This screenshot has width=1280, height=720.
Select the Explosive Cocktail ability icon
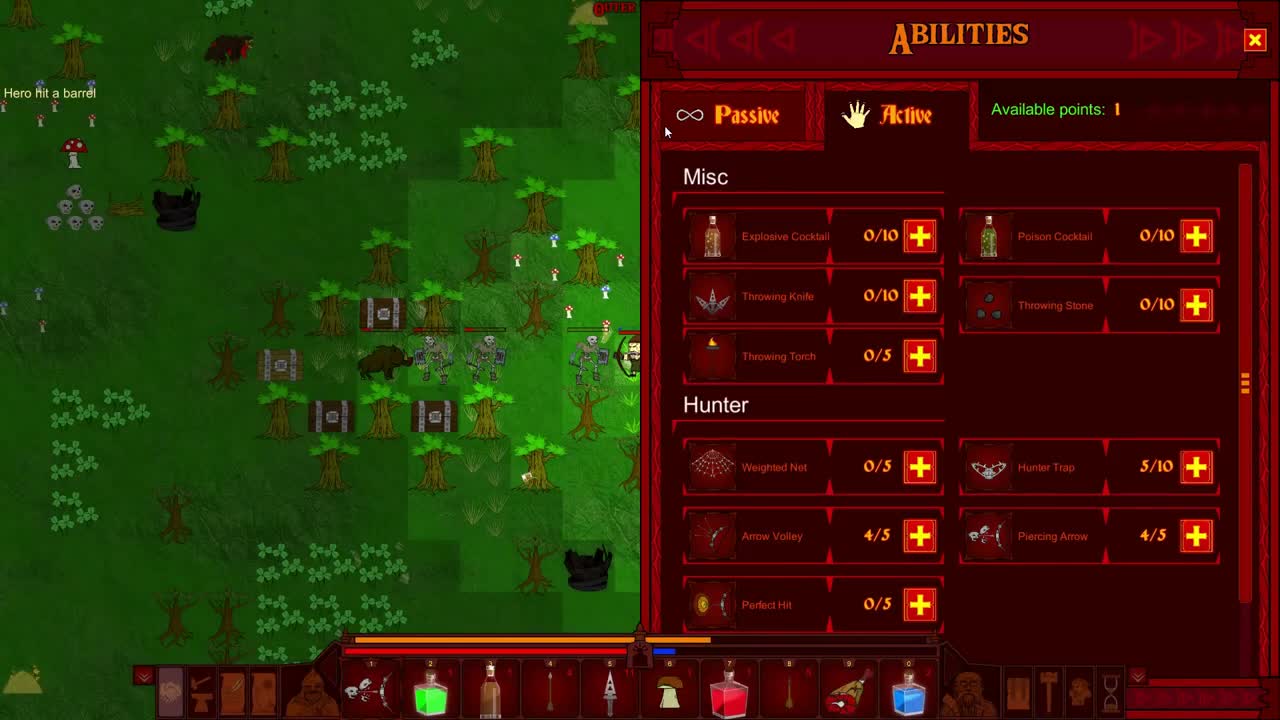712,236
